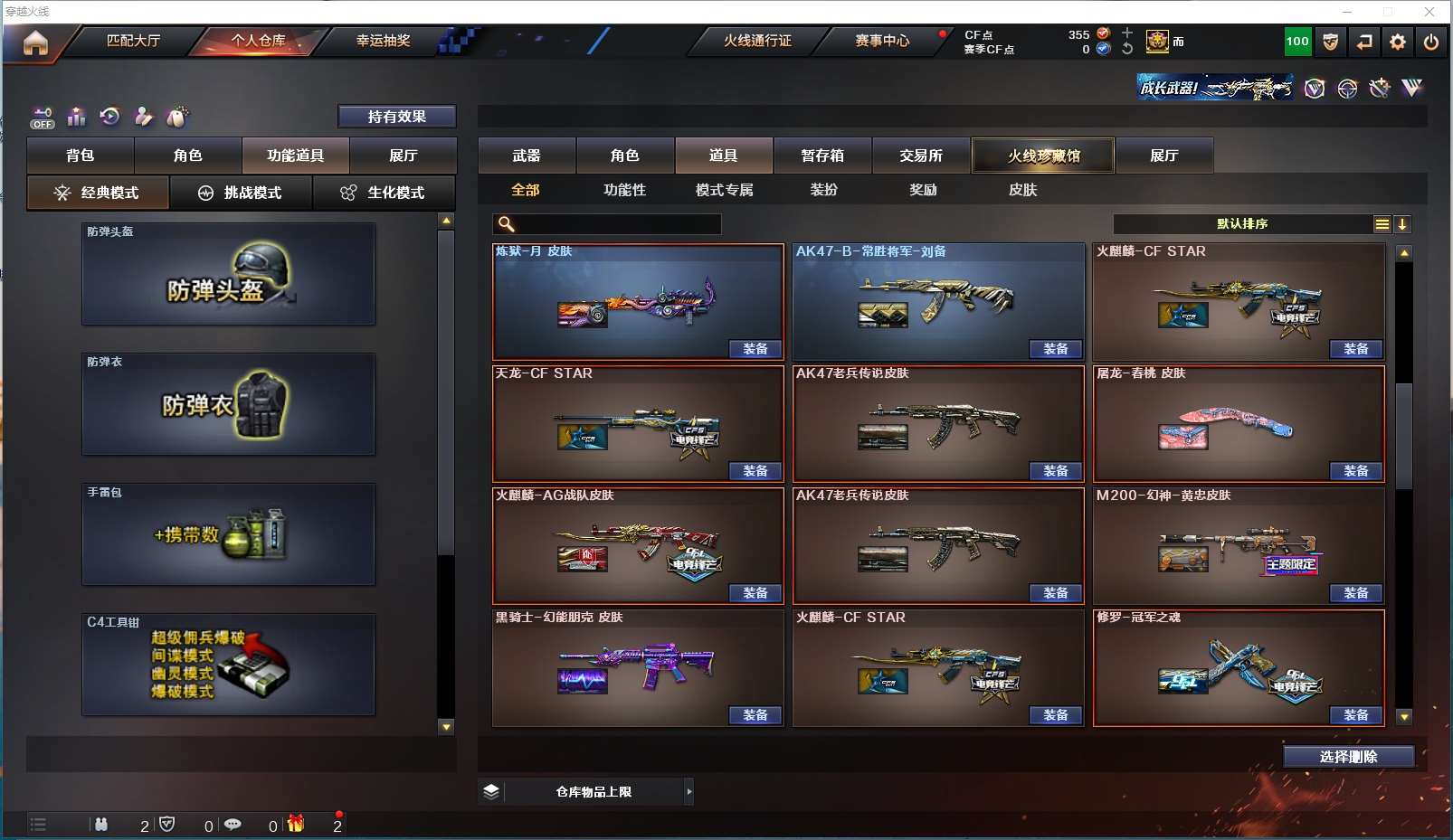Image resolution: width=1453 pixels, height=840 pixels.
Task: Open the 匹配大厅 matchmaking tab
Action: click(x=133, y=41)
